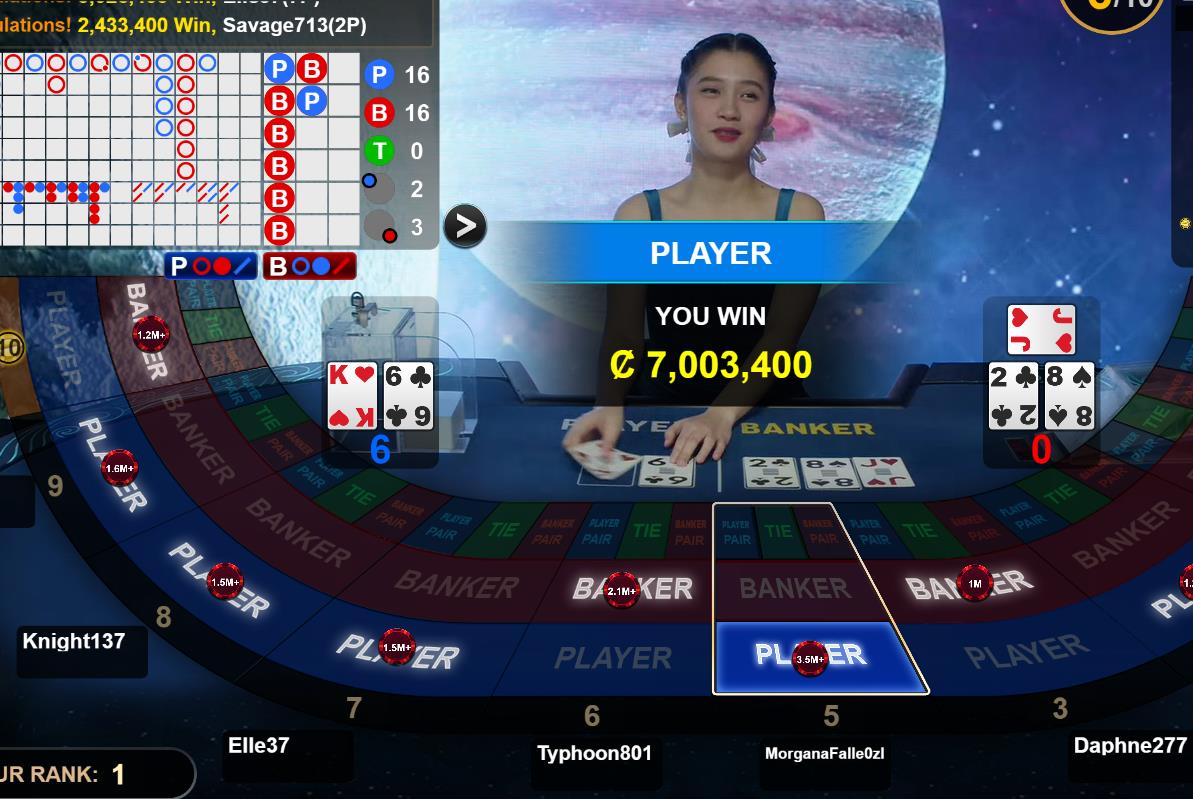Expand the roadmap with the arrow button

pos(465,226)
